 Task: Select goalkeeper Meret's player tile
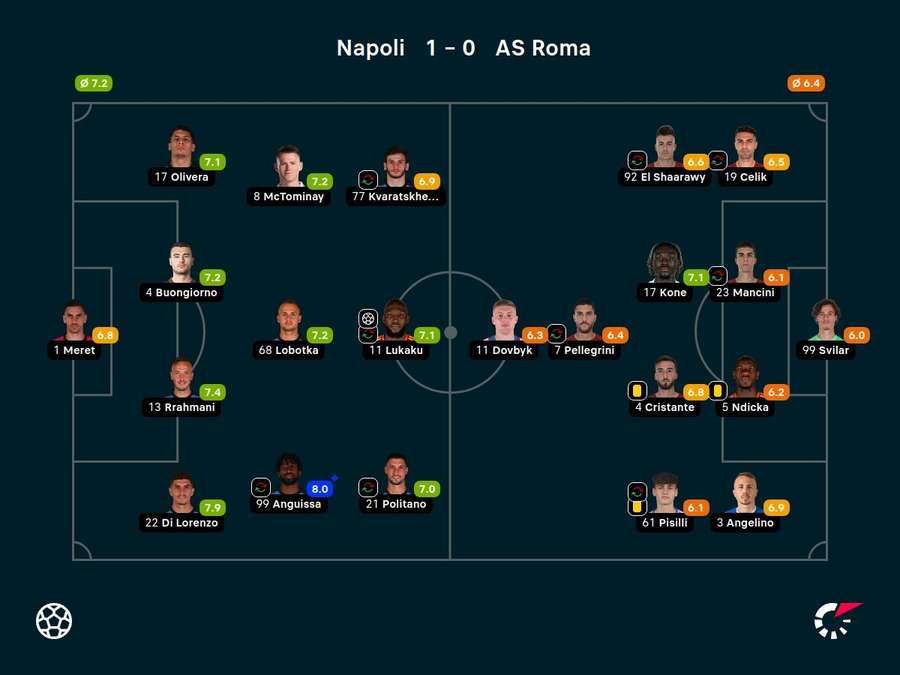tap(74, 322)
